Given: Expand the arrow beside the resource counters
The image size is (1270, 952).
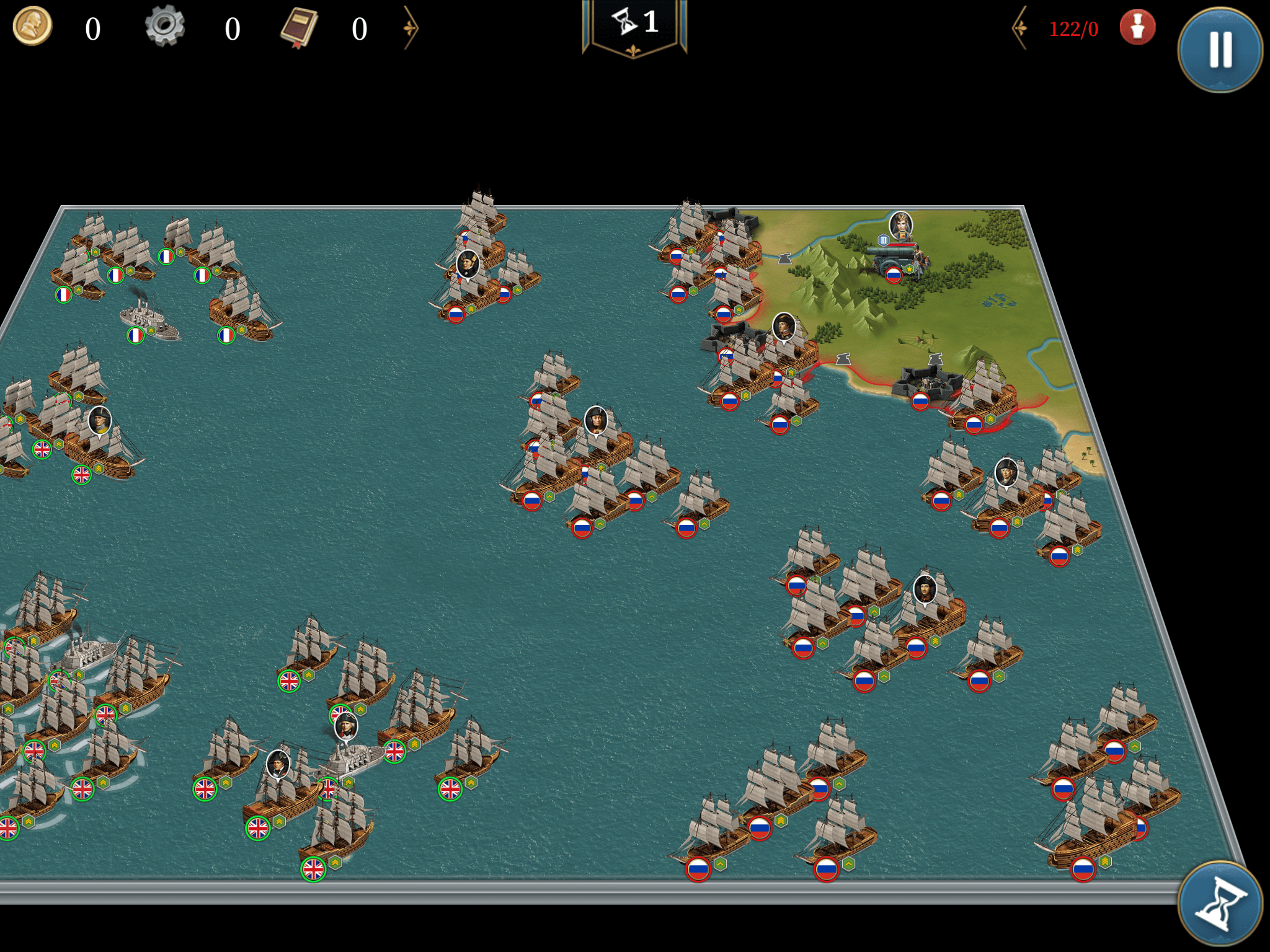Looking at the screenshot, I should pos(411,28).
